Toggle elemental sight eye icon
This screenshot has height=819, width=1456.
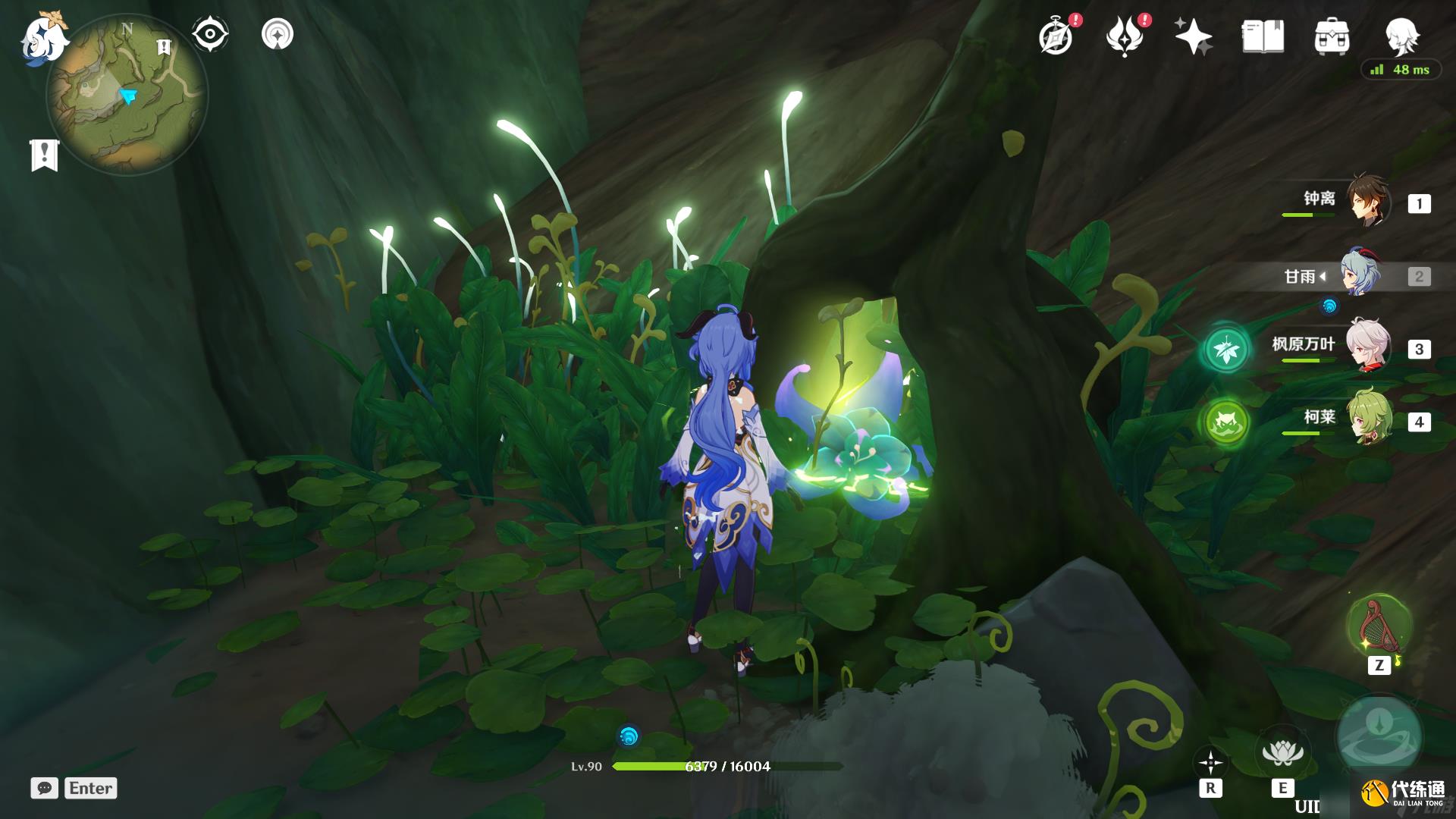(x=209, y=34)
